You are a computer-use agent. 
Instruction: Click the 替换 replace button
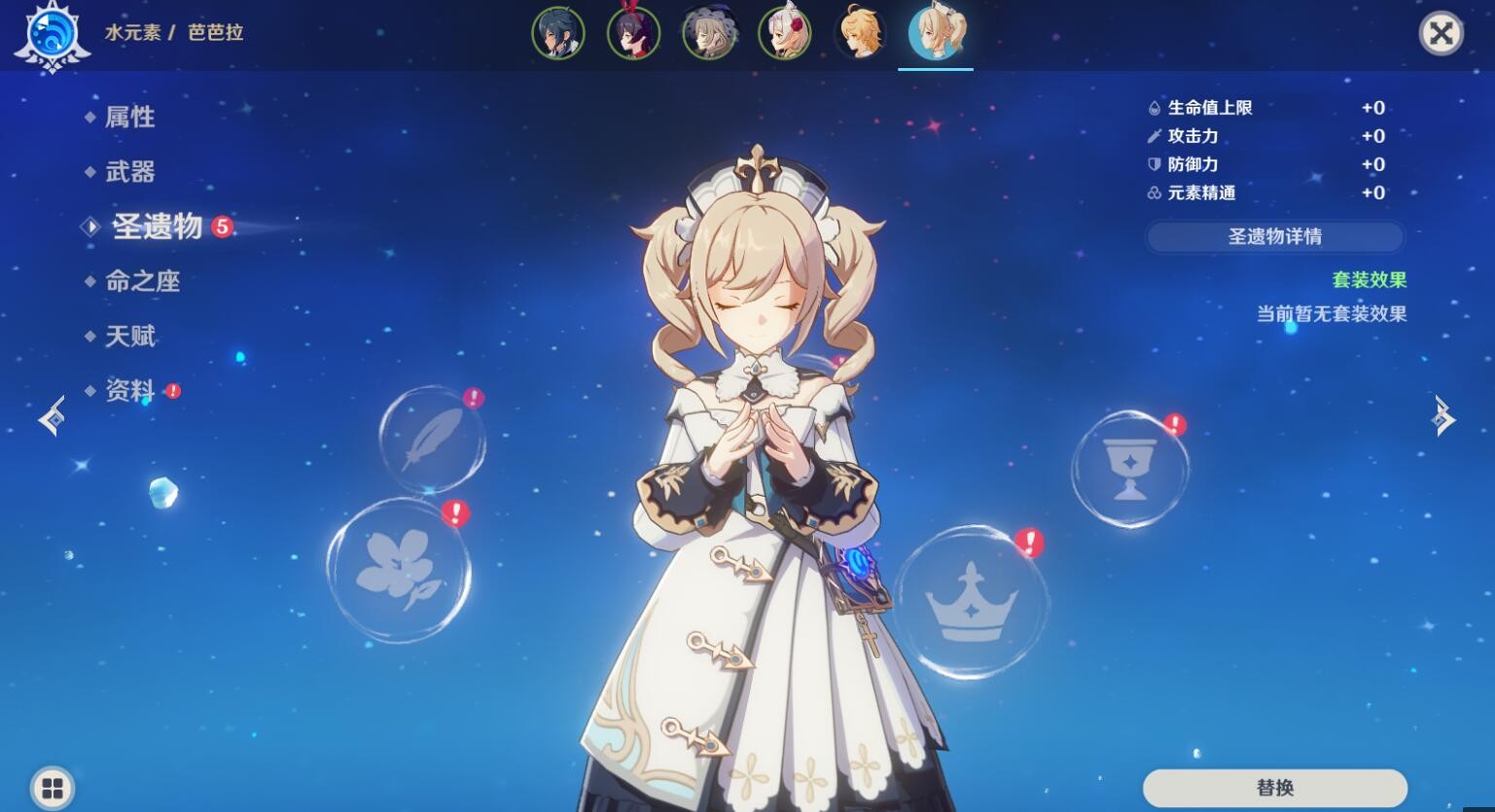click(1274, 787)
